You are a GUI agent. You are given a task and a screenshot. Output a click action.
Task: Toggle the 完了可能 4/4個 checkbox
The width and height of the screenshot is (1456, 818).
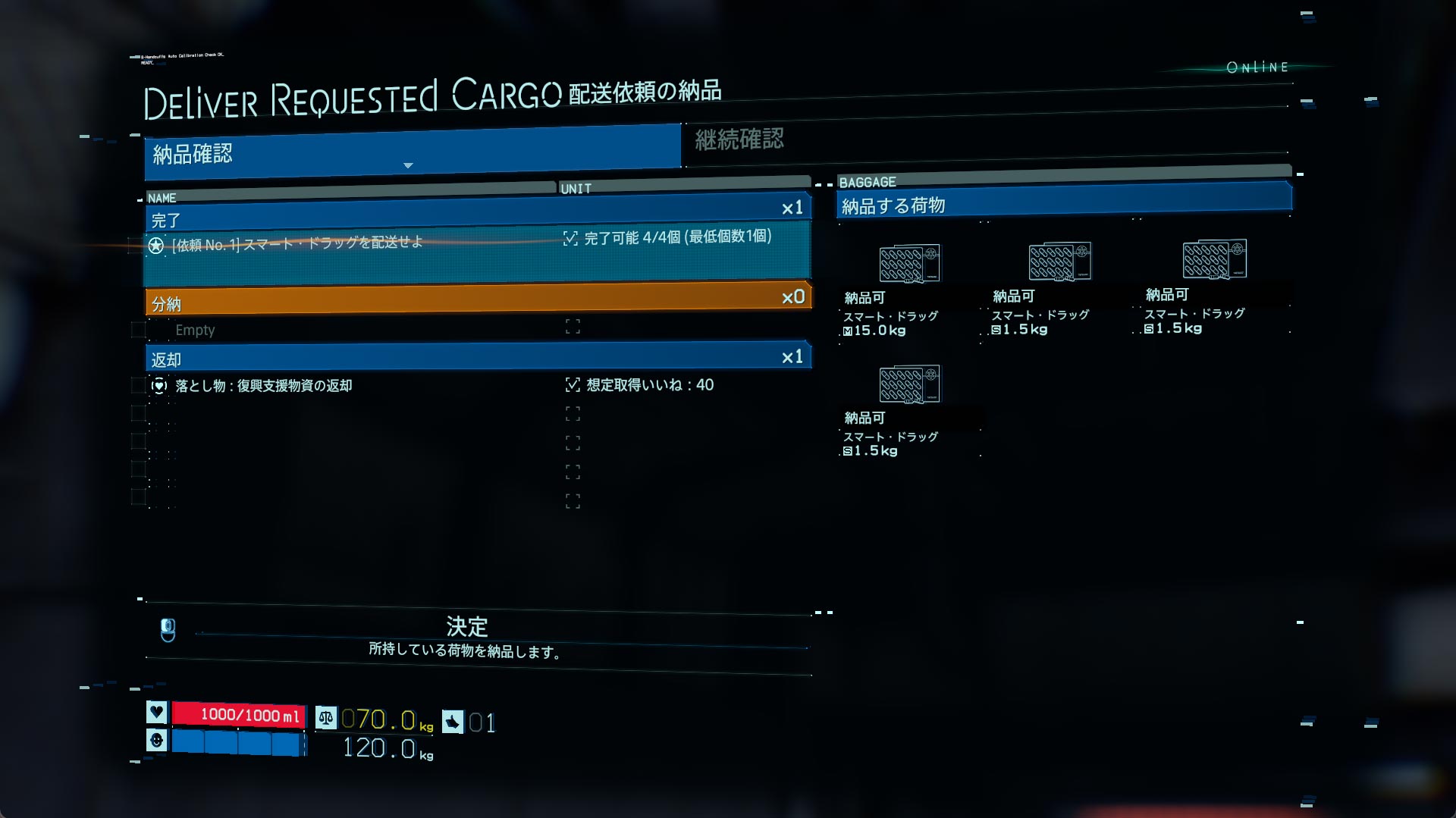571,239
